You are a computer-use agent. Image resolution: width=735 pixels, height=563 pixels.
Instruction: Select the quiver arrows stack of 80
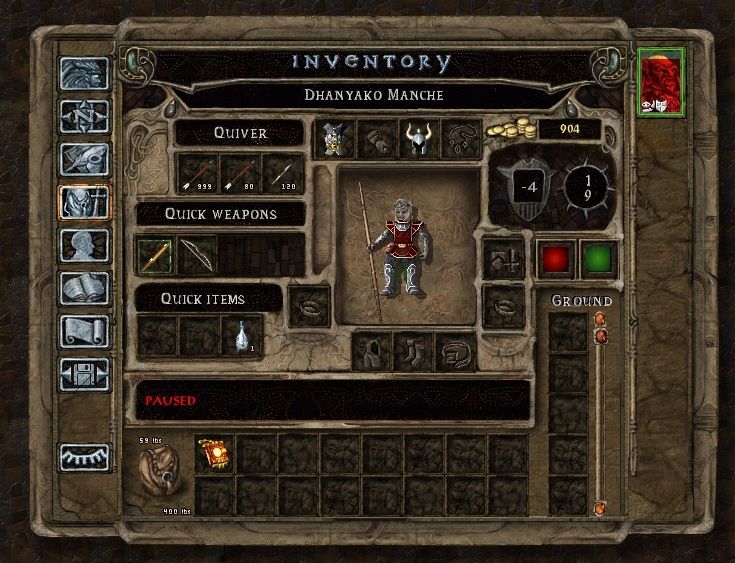(240, 173)
